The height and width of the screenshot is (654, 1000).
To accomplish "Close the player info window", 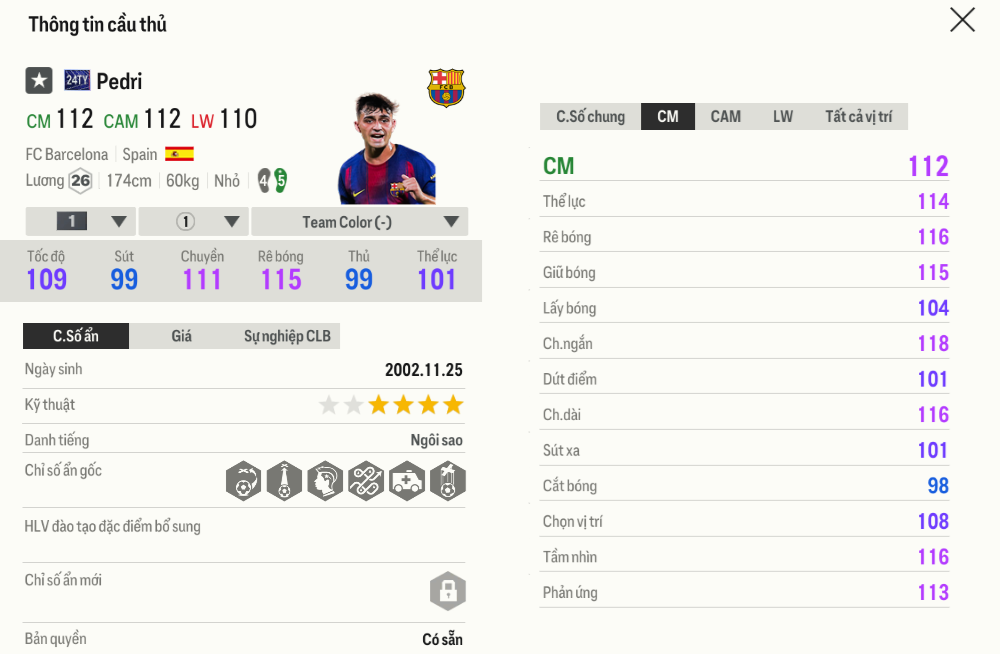I will click(962, 20).
